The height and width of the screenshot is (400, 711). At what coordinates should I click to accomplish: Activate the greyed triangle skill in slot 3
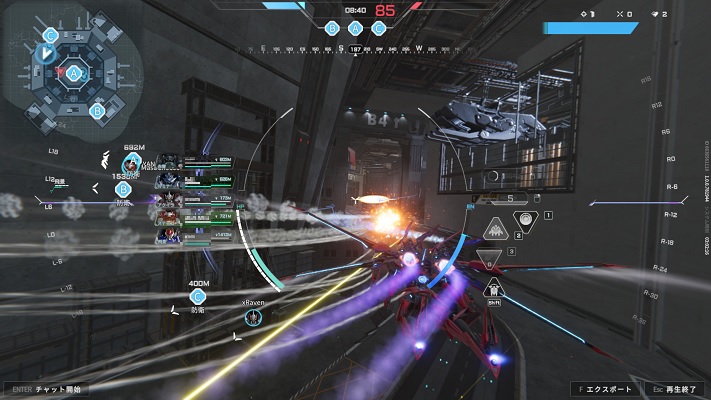pos(489,258)
